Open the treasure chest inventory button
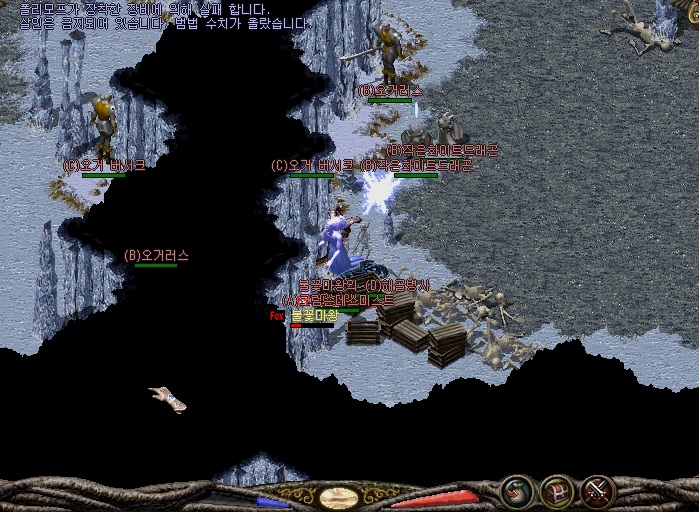This screenshot has height=512, width=699. tap(557, 491)
